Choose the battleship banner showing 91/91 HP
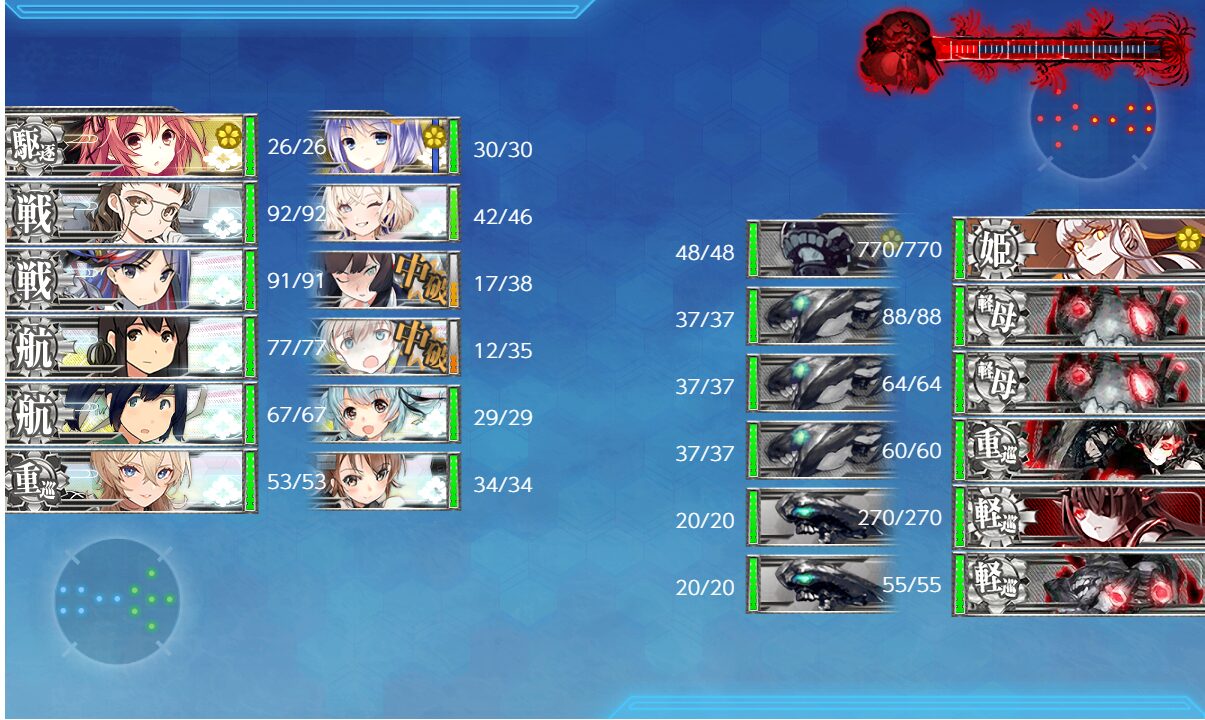This screenshot has height=720, width=1205. pos(130,280)
